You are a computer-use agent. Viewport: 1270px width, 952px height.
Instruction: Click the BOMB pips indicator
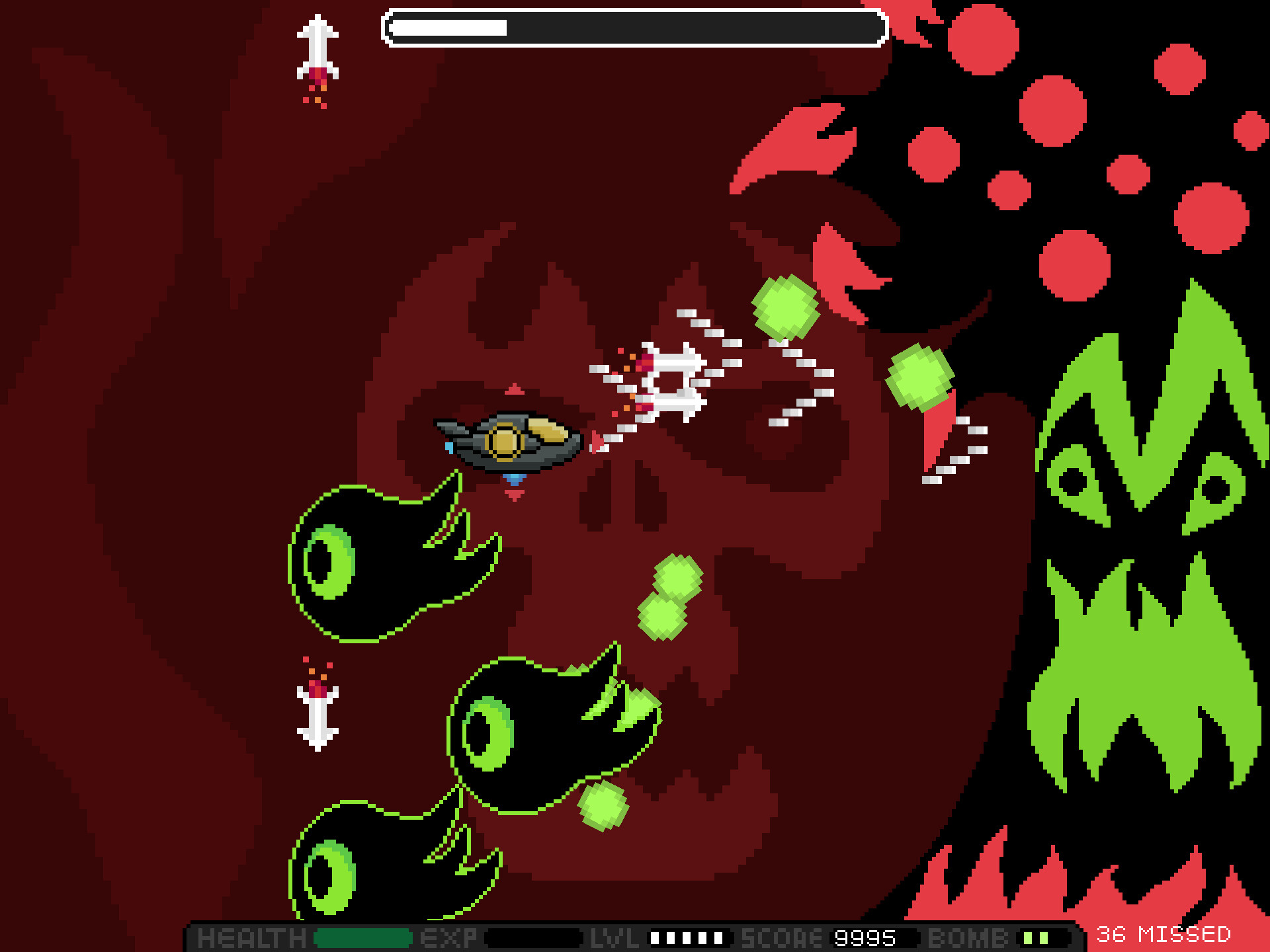(1035, 937)
